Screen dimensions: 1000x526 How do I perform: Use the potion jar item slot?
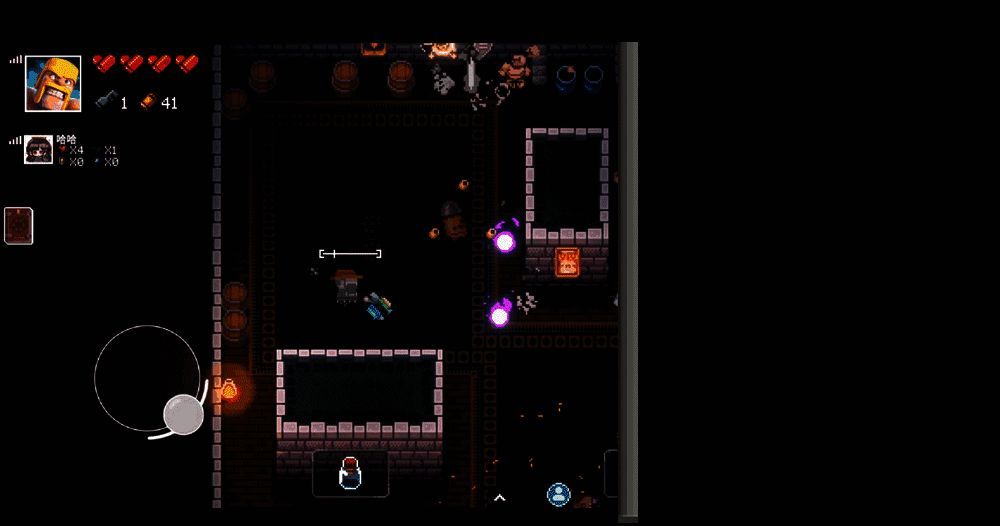[349, 473]
